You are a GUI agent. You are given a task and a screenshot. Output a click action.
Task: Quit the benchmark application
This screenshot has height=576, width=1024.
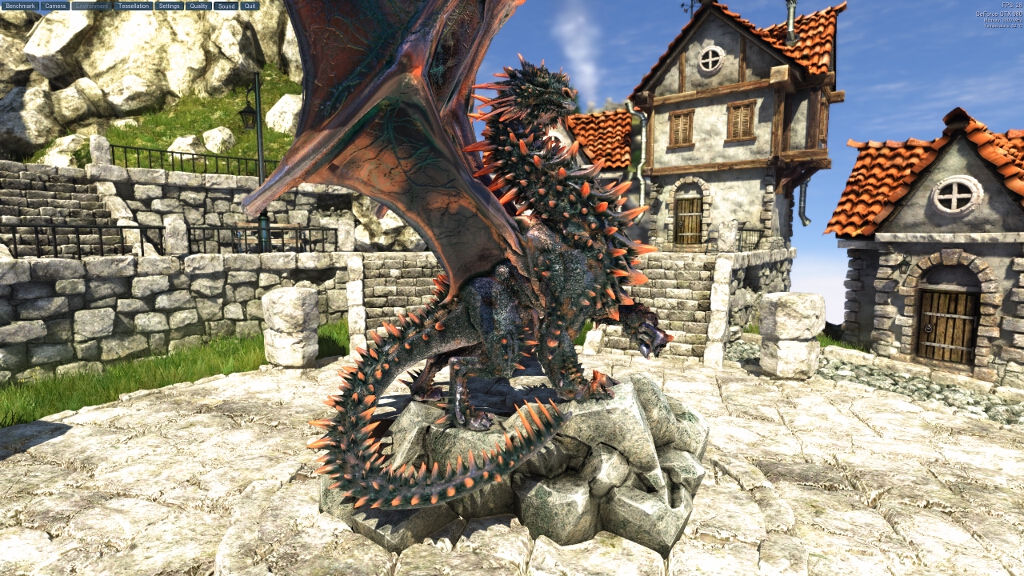point(250,6)
